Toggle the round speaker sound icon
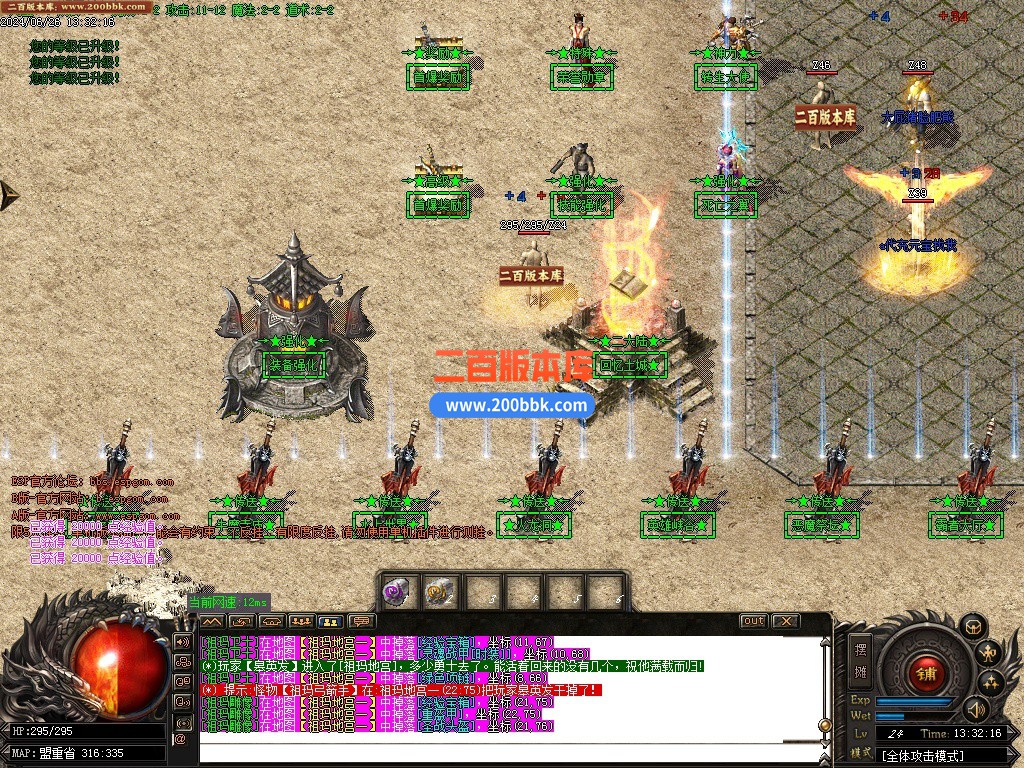The image size is (1024, 768). (975, 709)
